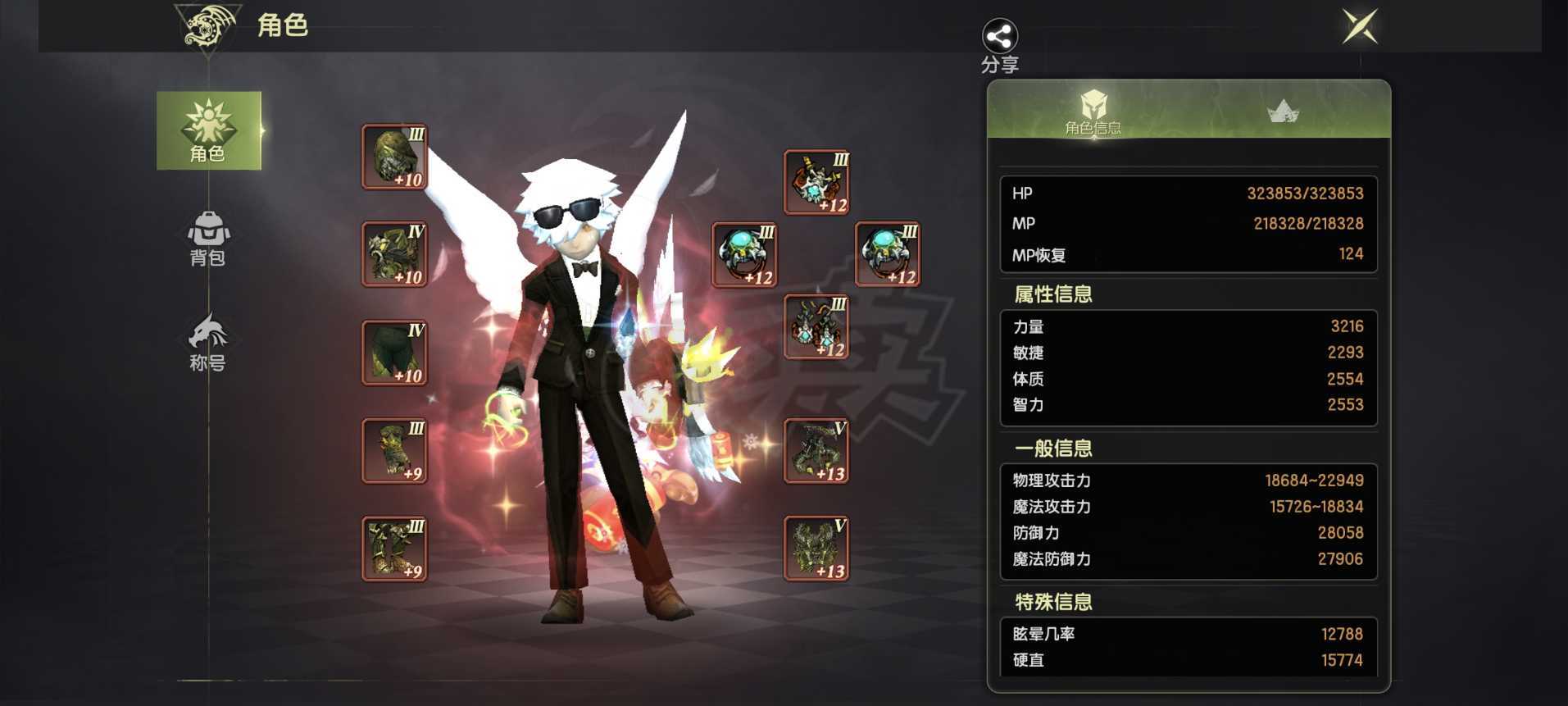The width and height of the screenshot is (1568, 706).
Task: Switch to the 角色信息 tab
Action: click(x=1093, y=112)
